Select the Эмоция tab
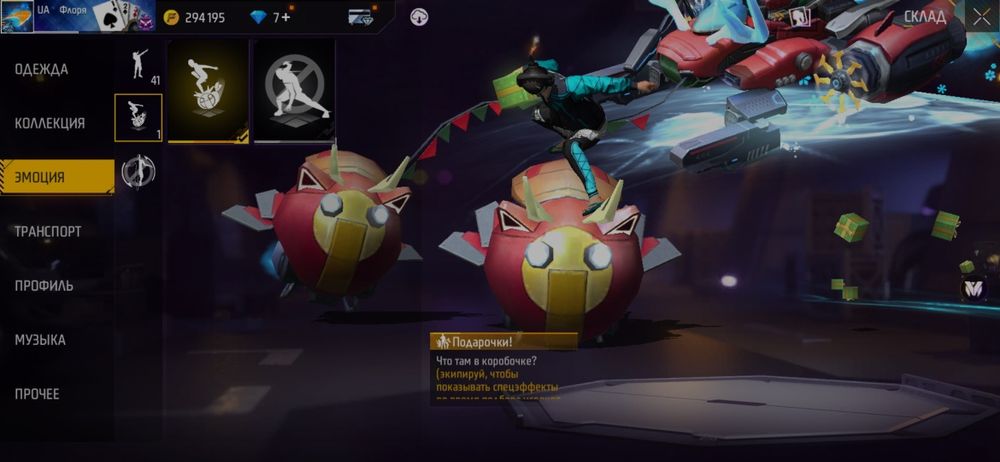1000x462 pixels. pos(40,177)
